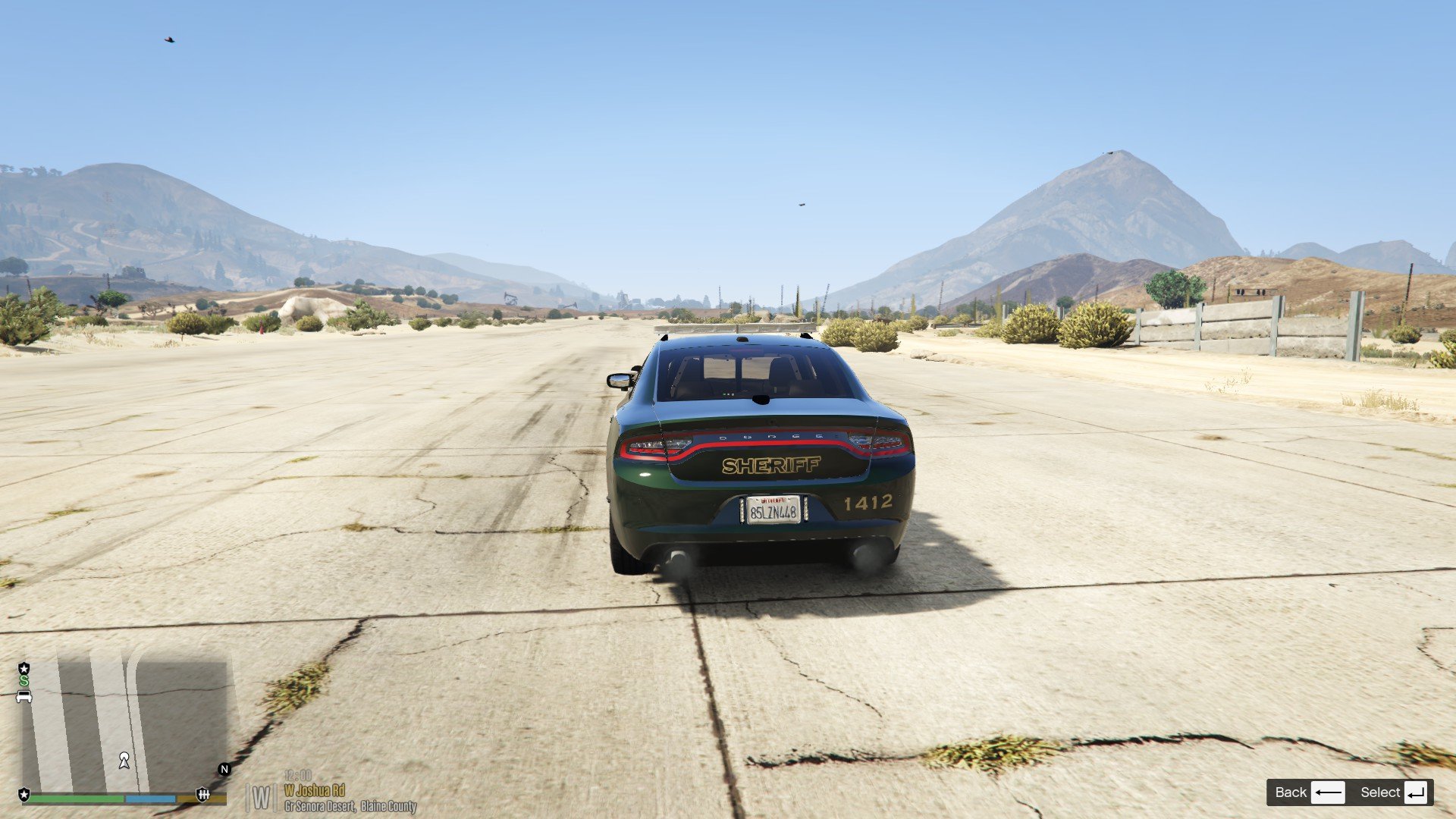Select the white car blip
Image resolution: width=1456 pixels, height=819 pixels.
pos(24,696)
